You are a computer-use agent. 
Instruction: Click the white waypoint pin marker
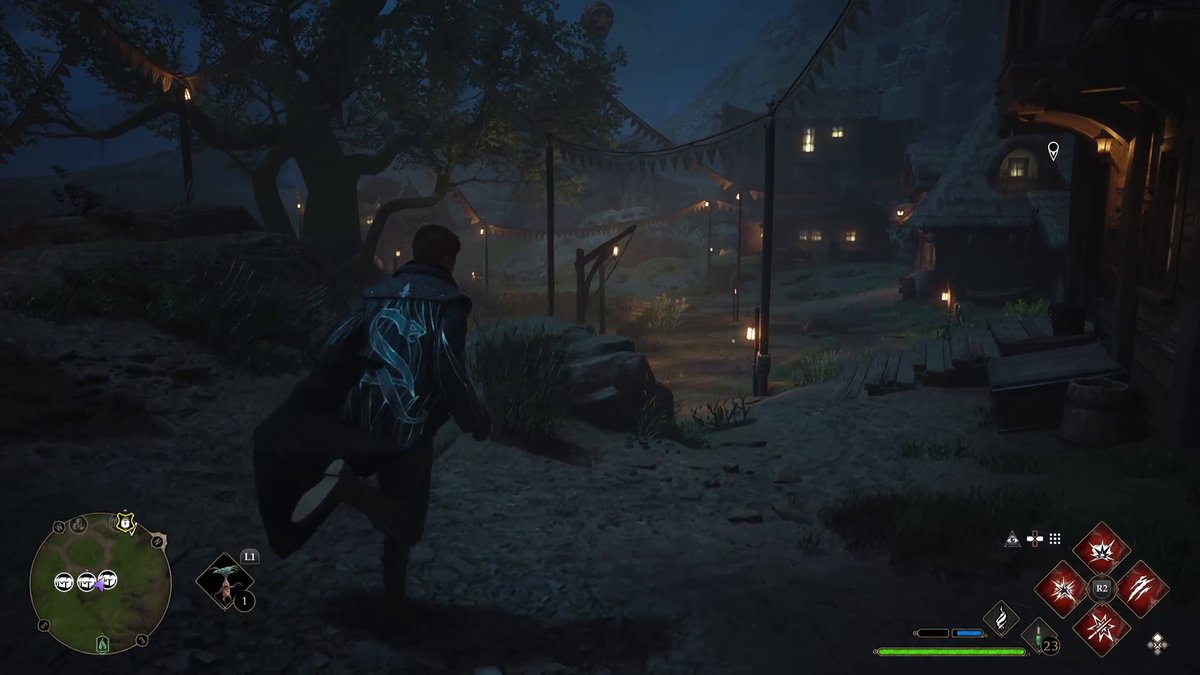[x=1052, y=151]
